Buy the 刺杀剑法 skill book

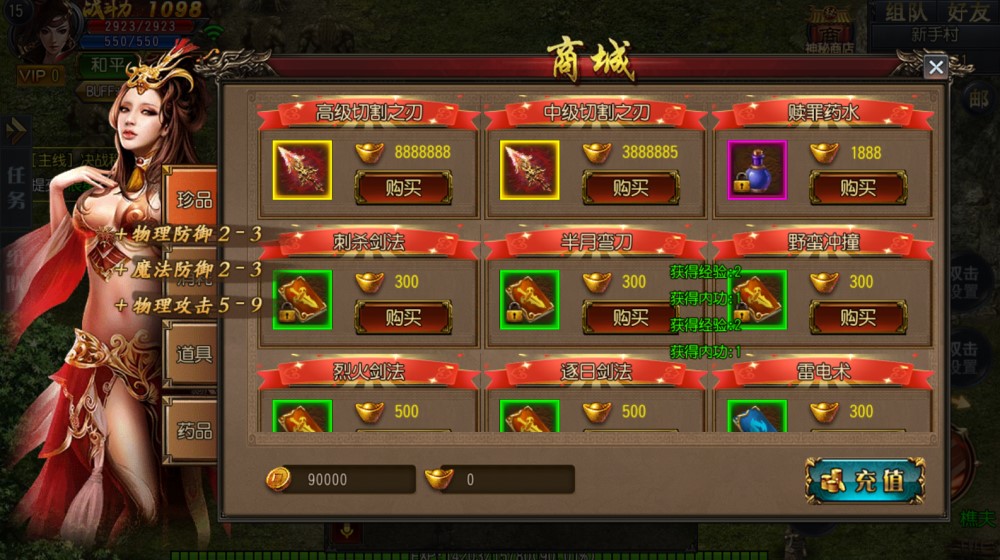403,317
